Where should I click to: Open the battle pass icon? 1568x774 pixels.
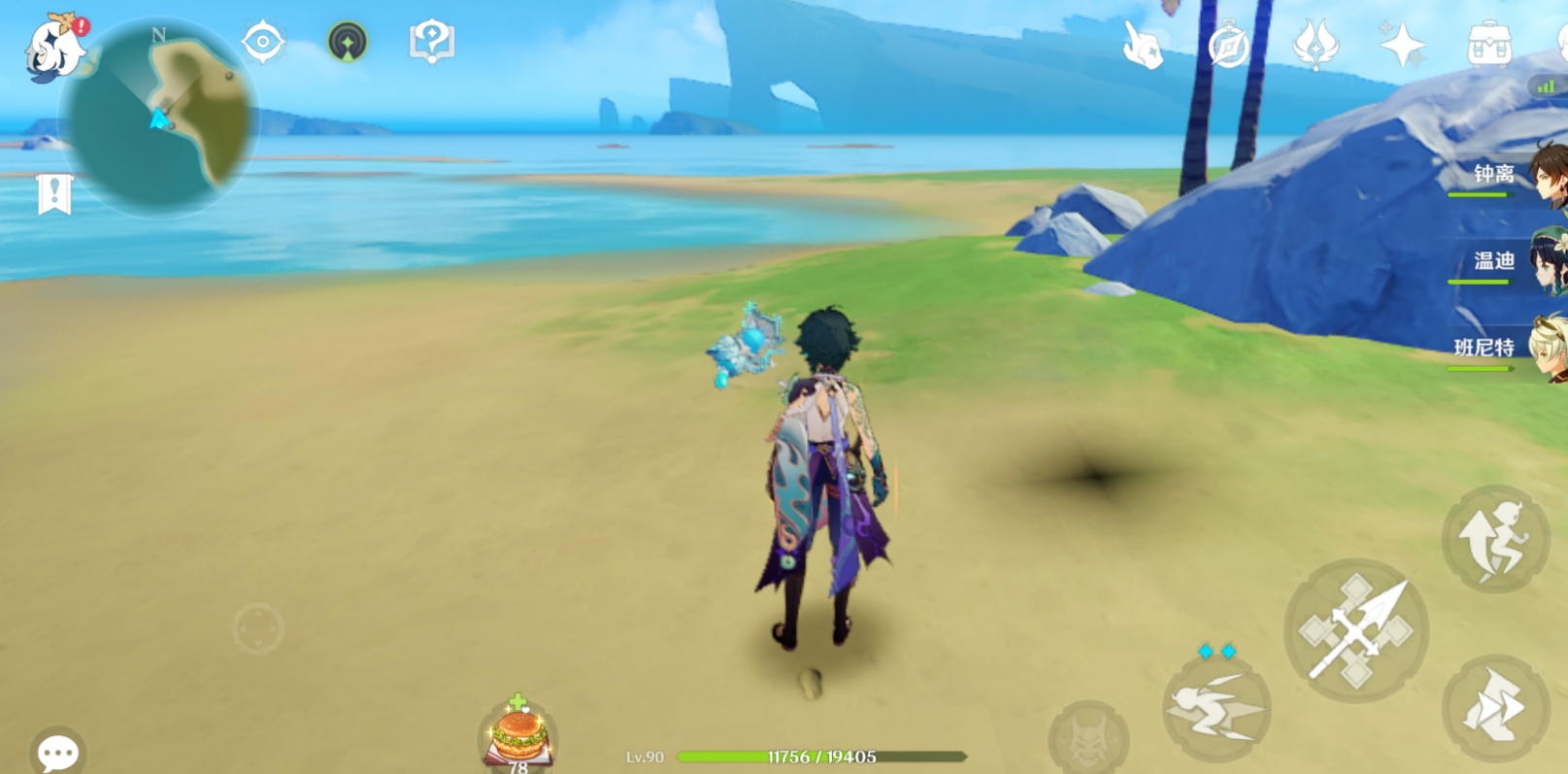[x=1316, y=45]
